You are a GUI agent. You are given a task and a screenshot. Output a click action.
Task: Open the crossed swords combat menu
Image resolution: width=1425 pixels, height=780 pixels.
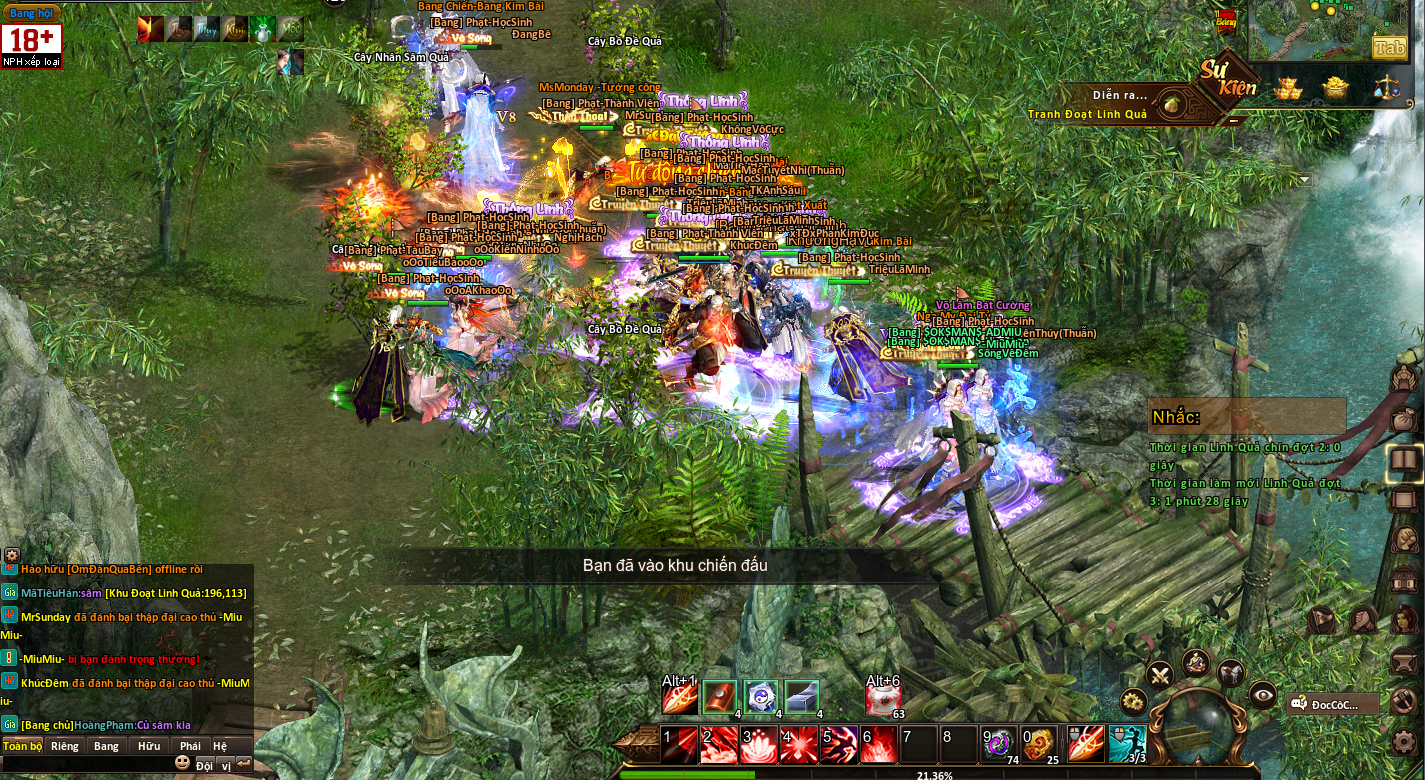pyautogui.click(x=1160, y=673)
